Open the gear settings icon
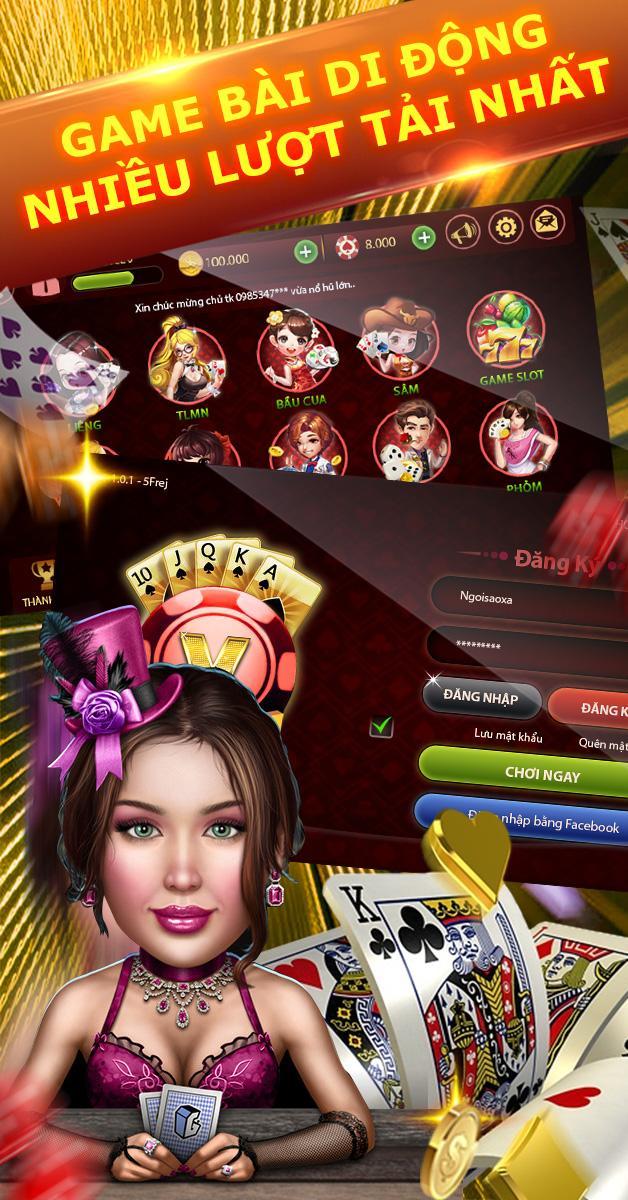Image resolution: width=628 pixels, height=1200 pixels. pos(505,226)
